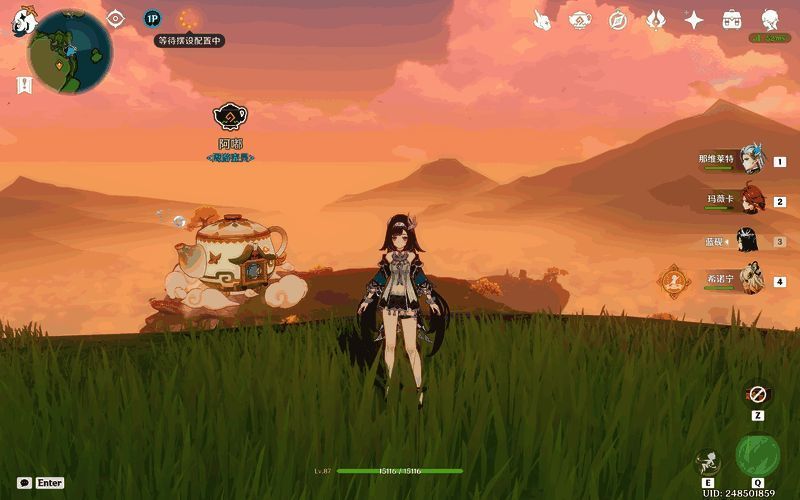Open the chat box speech bubble
The height and width of the screenshot is (500, 800).
[23, 482]
